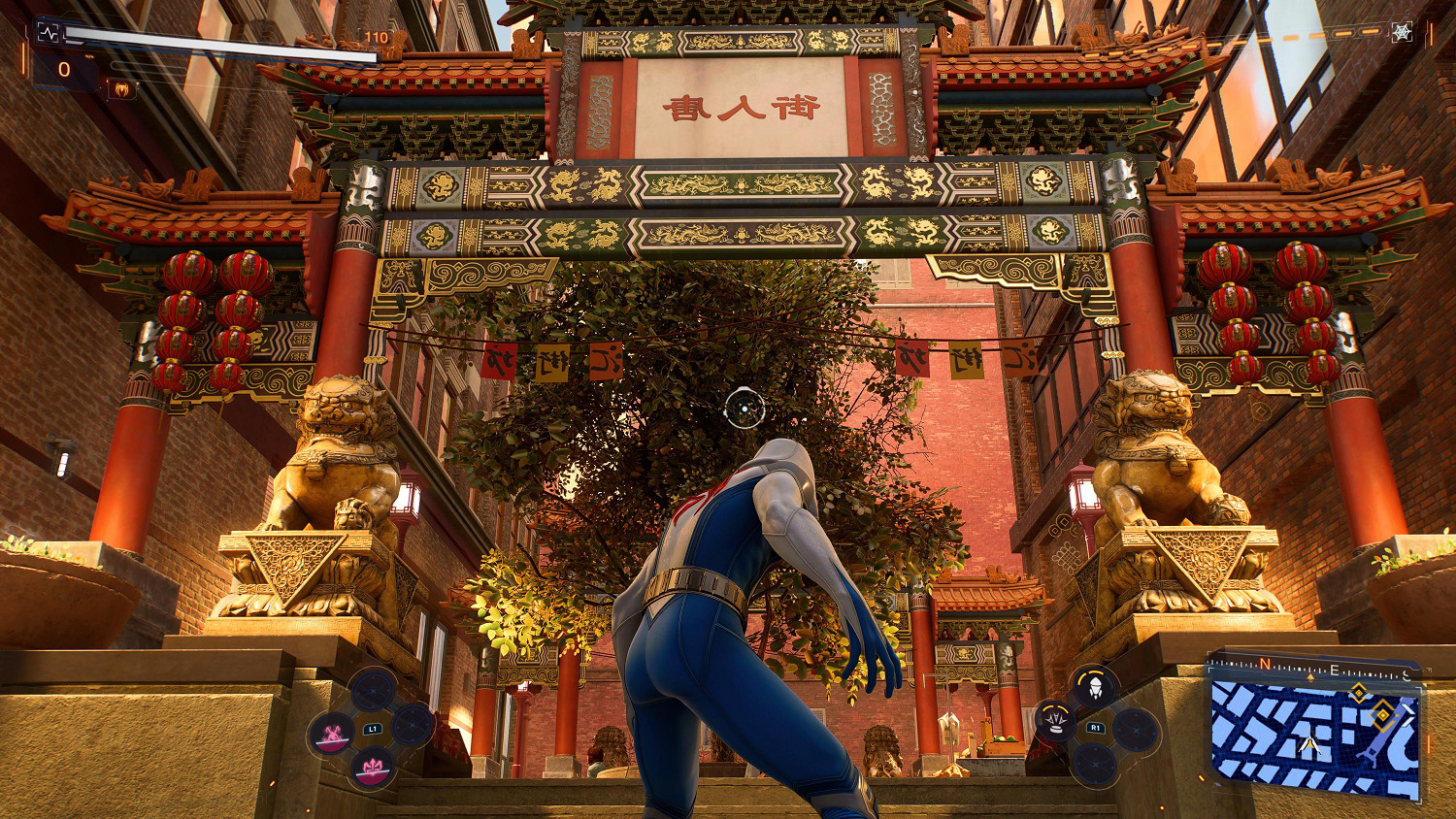Open the L1 ability wheel label
The image size is (1456, 819).
tap(374, 728)
